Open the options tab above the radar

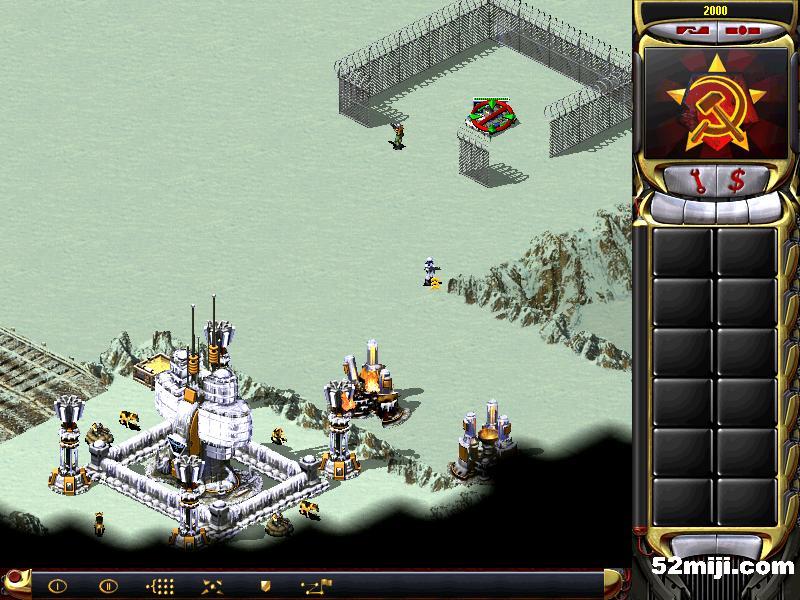(740, 30)
